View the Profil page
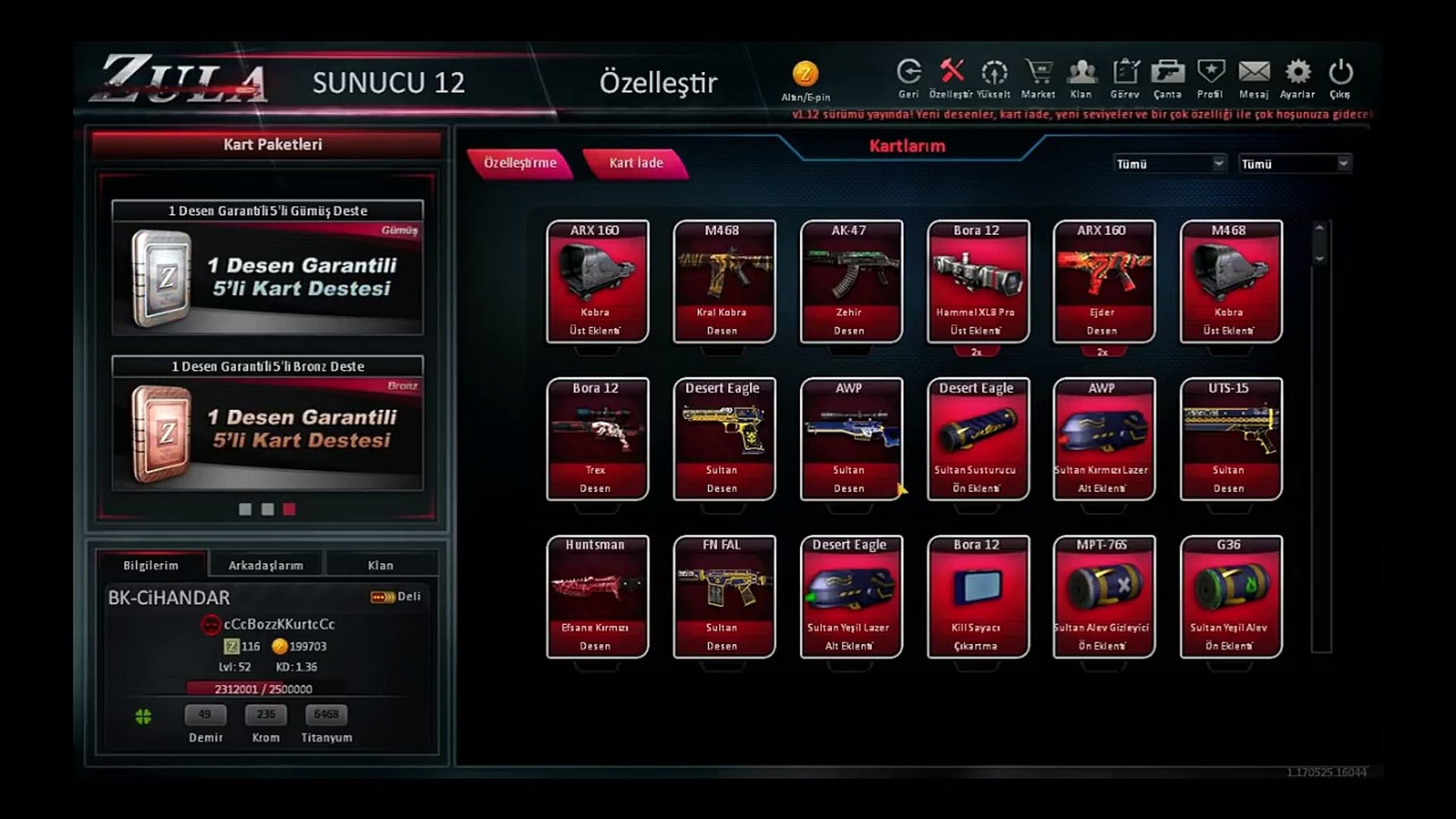Image resolution: width=1456 pixels, height=819 pixels. pyautogui.click(x=1210, y=77)
